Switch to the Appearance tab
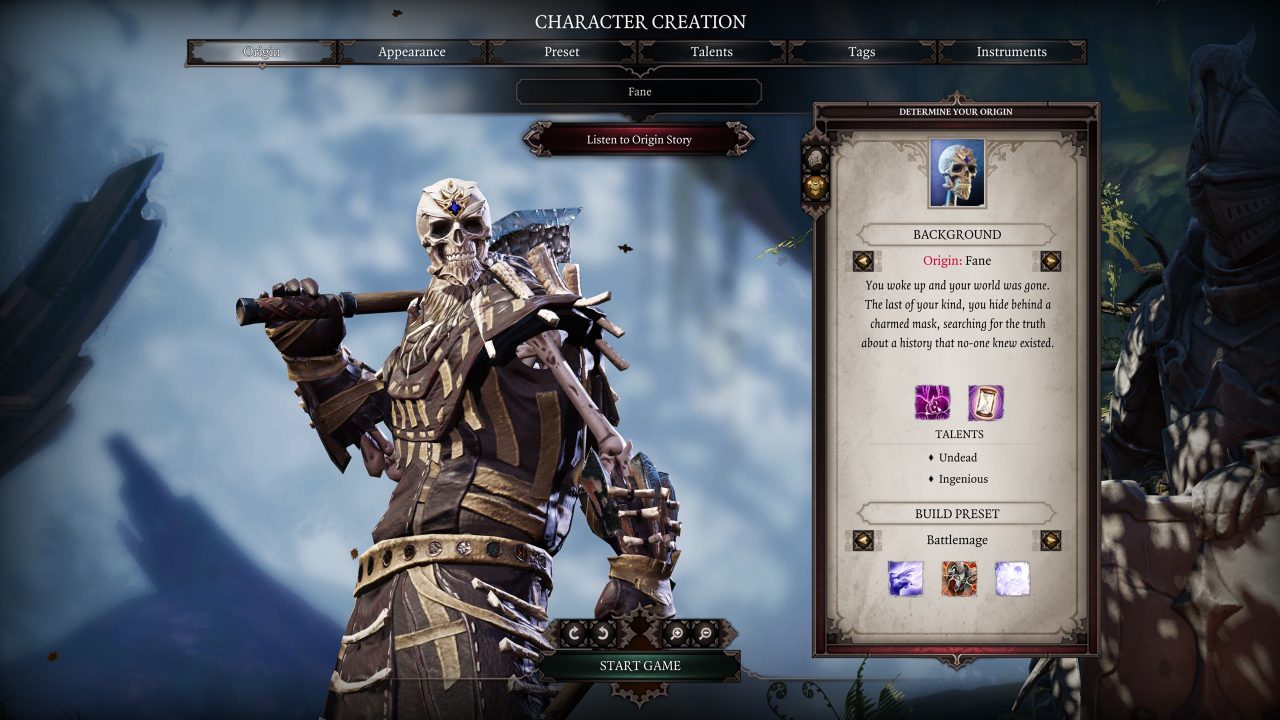Image resolution: width=1280 pixels, height=720 pixels. point(412,52)
